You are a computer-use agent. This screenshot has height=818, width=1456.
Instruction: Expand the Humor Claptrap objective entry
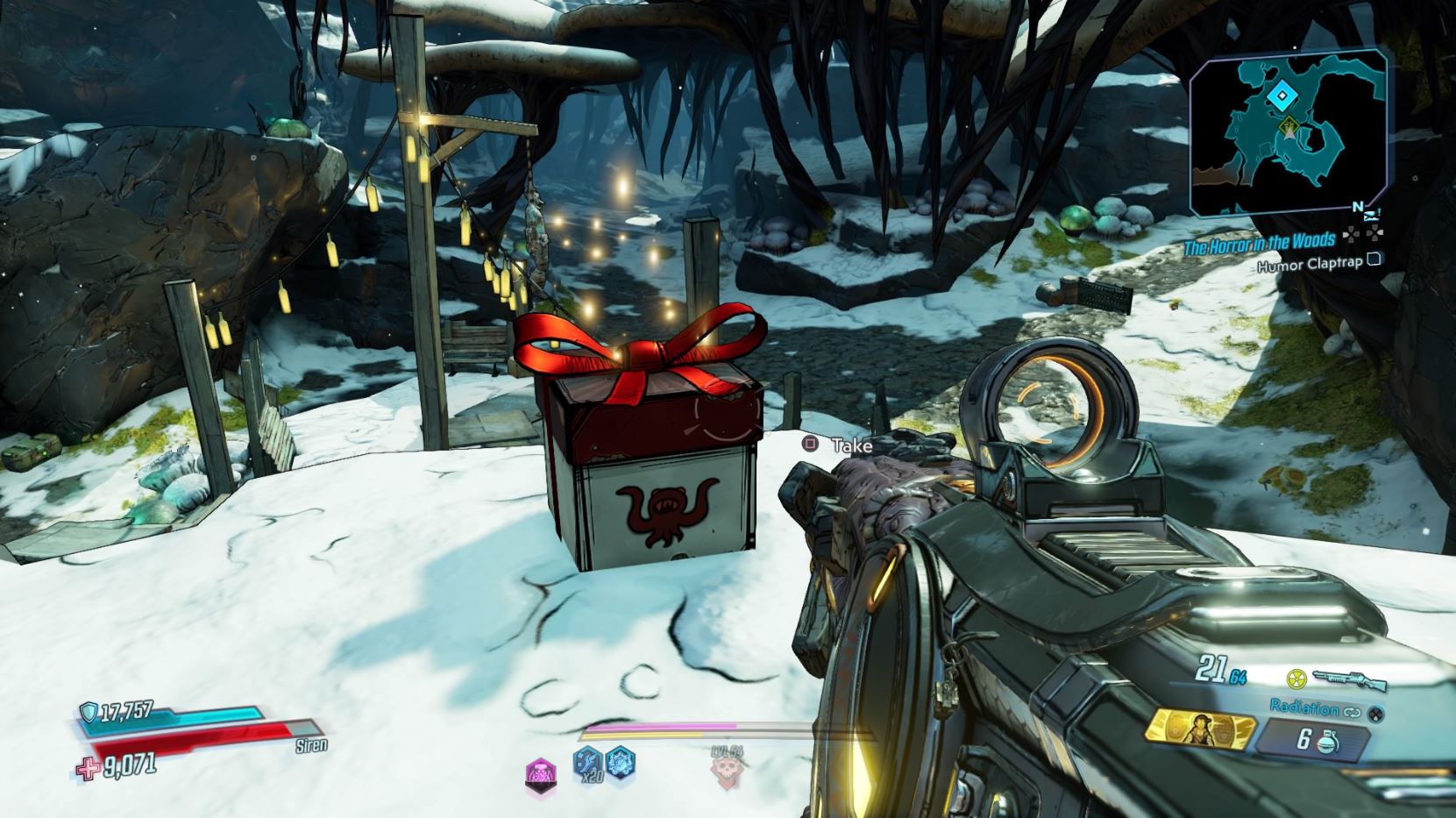click(x=1375, y=261)
